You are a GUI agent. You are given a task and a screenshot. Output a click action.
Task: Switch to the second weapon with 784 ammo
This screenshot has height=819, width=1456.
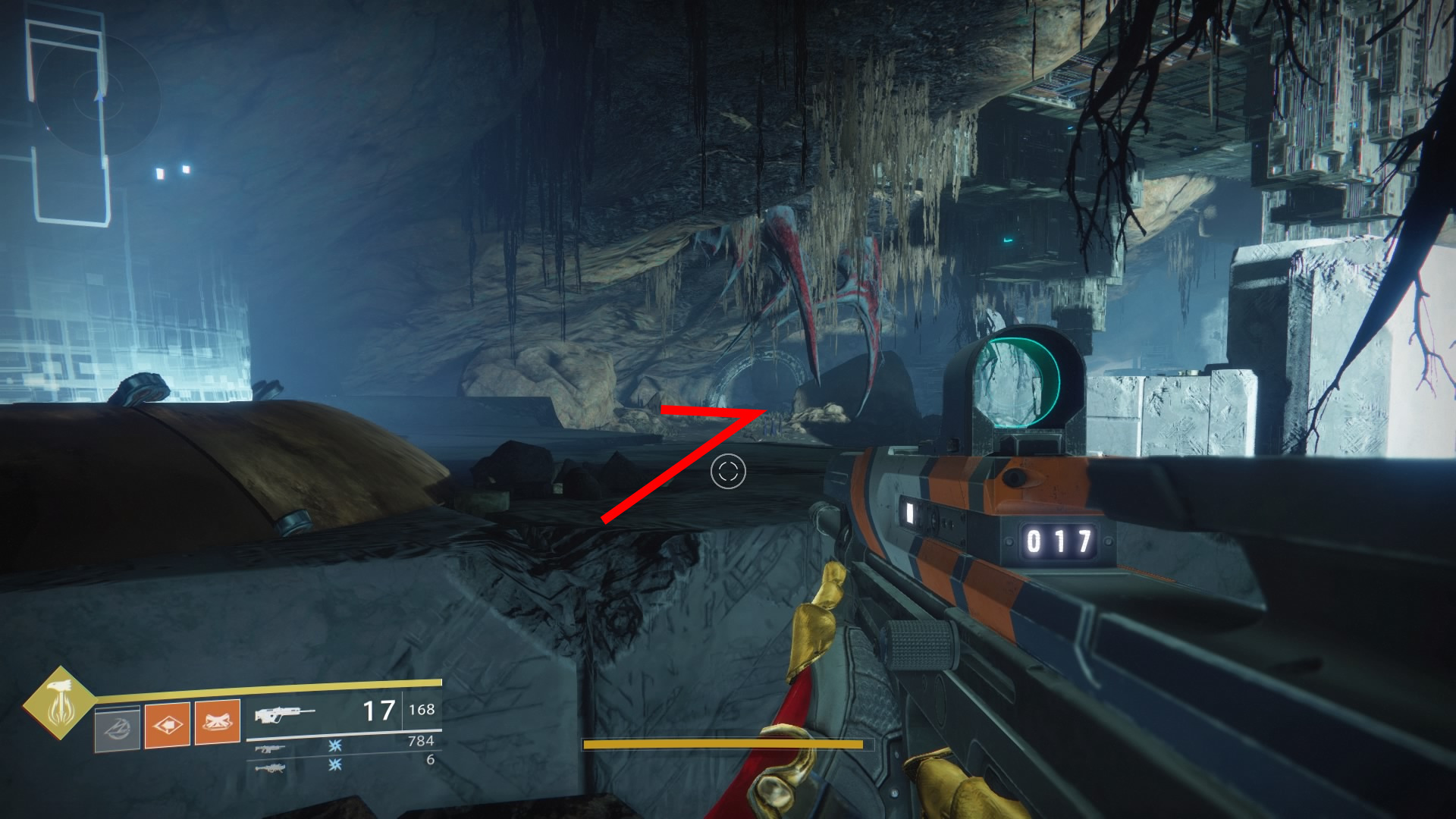(x=271, y=748)
